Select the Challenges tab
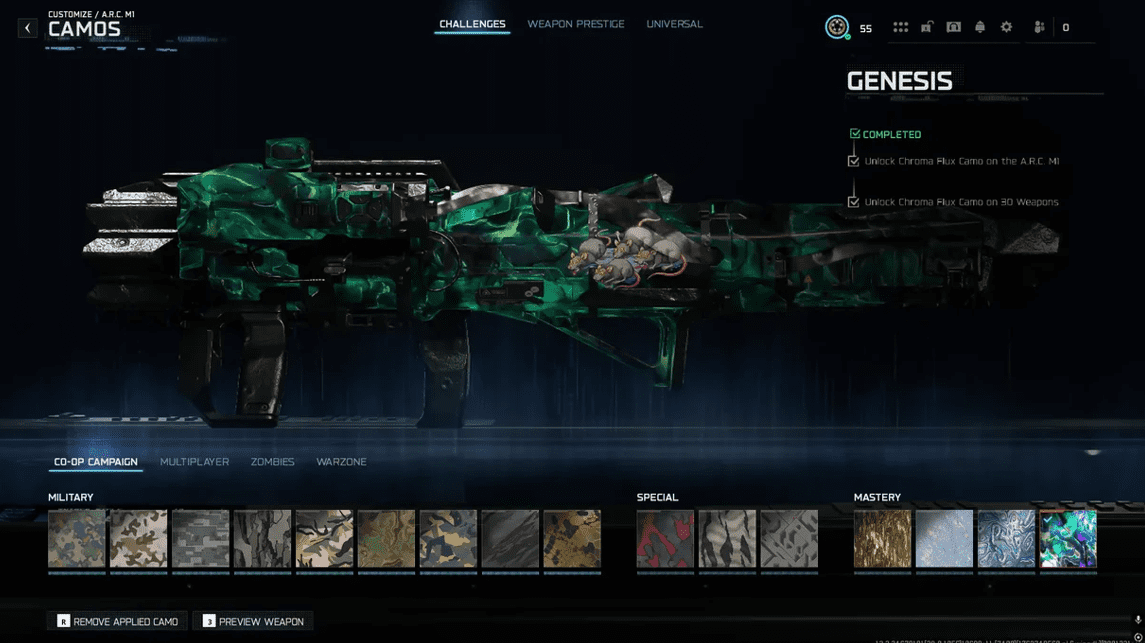Viewport: 1145px width, 643px height. [x=472, y=24]
